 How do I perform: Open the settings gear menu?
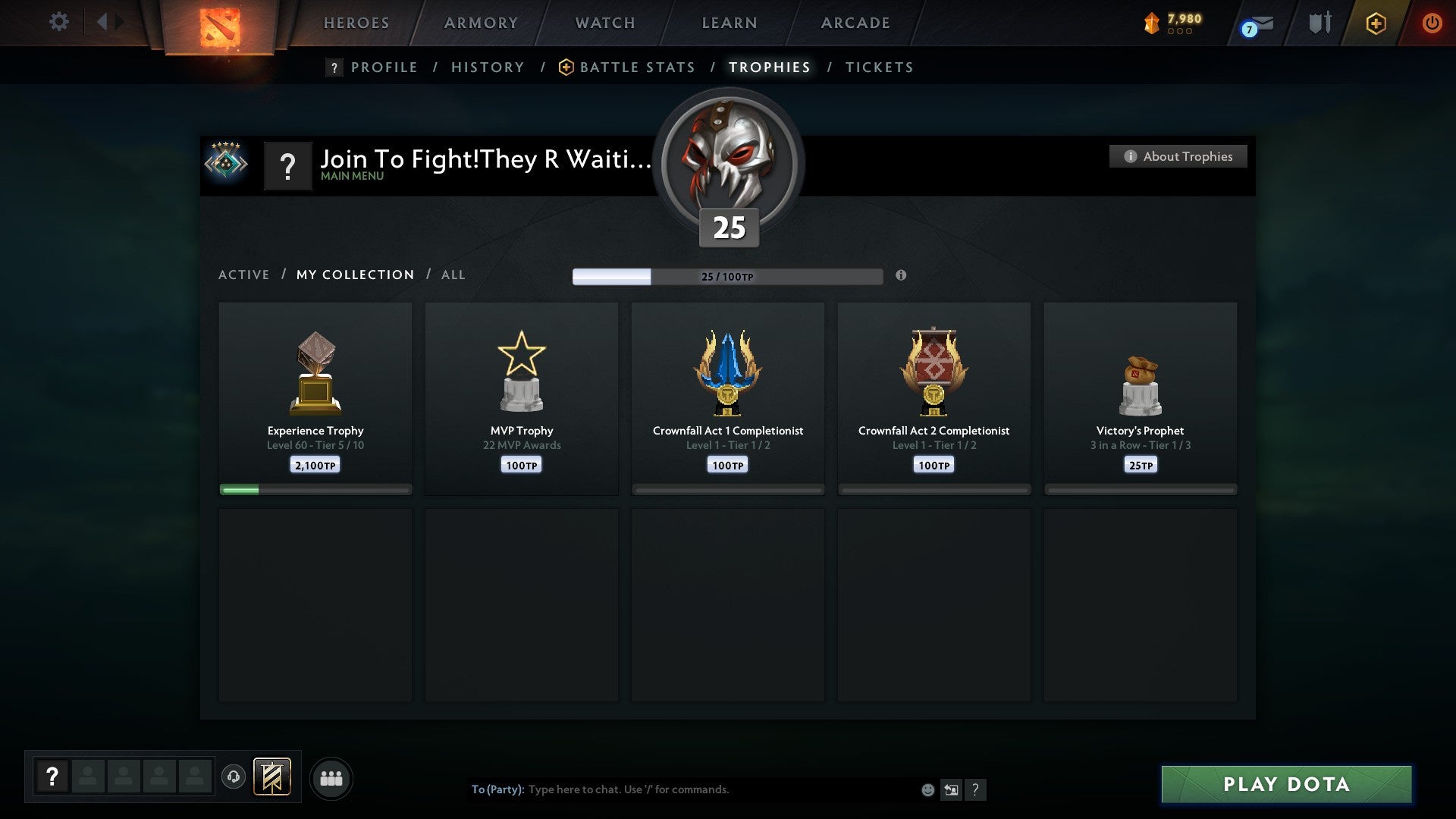coord(58,22)
